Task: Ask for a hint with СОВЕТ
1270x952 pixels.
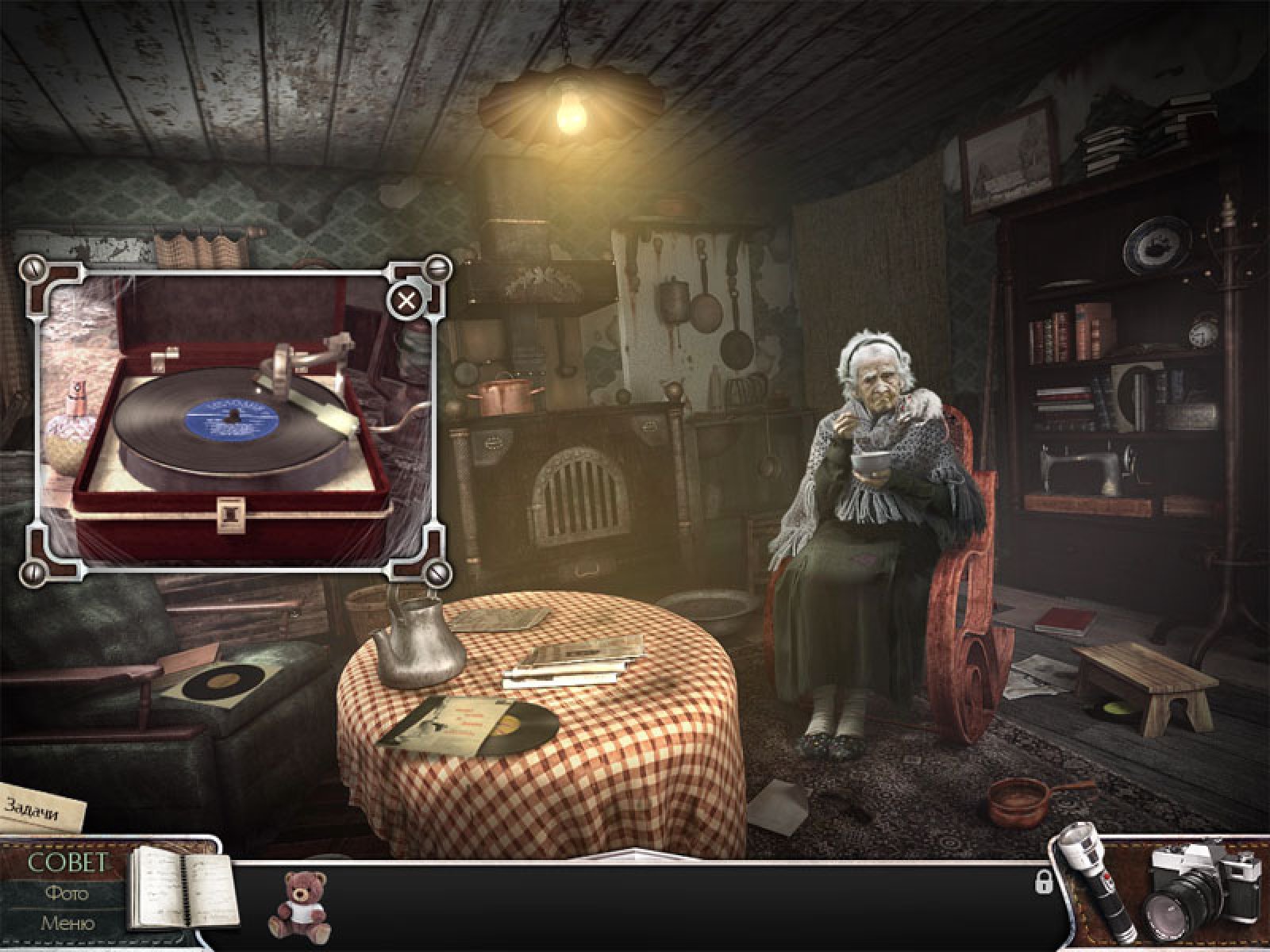Action: tap(66, 863)
